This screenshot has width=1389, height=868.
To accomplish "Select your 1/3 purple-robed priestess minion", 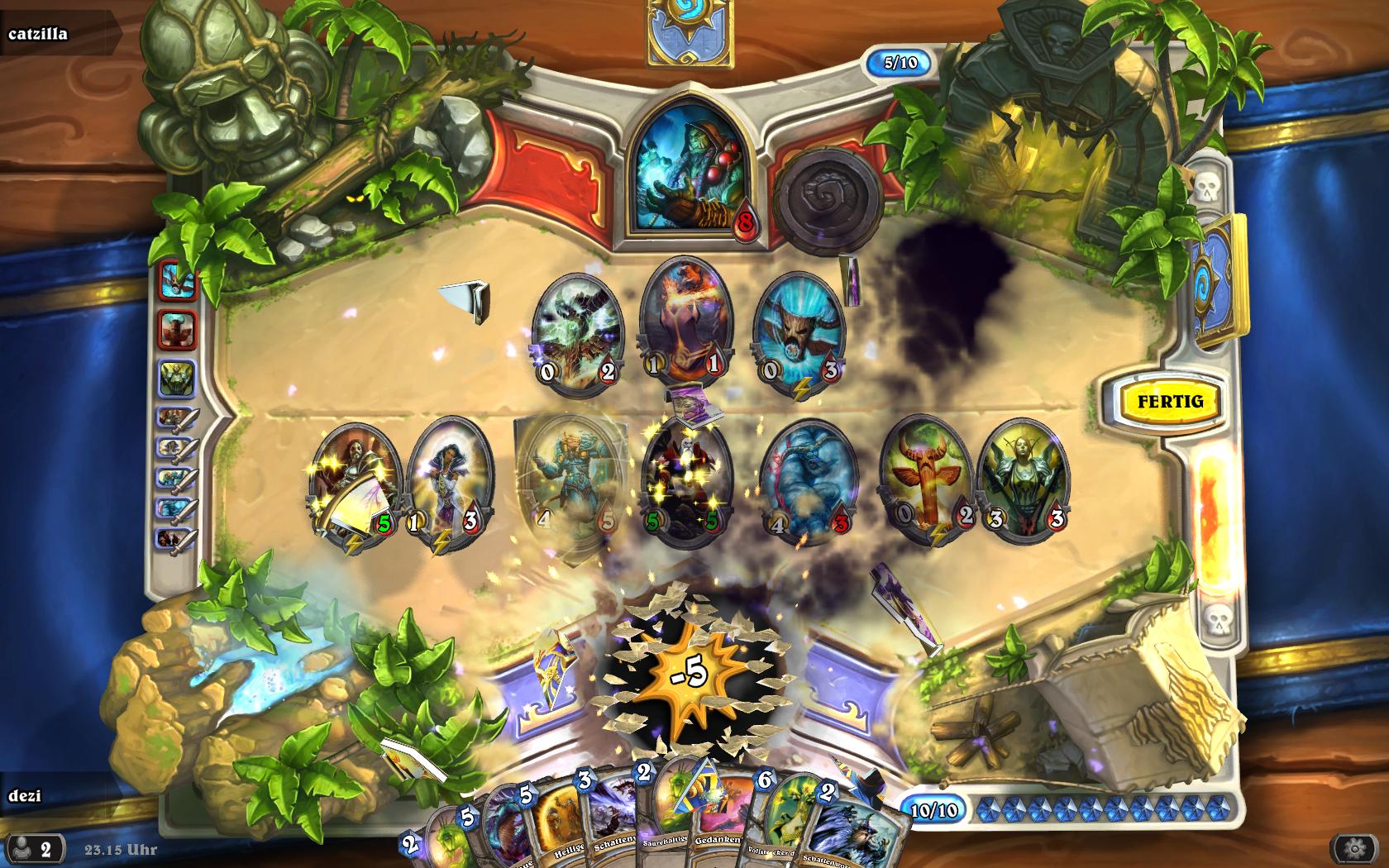I will coord(447,479).
